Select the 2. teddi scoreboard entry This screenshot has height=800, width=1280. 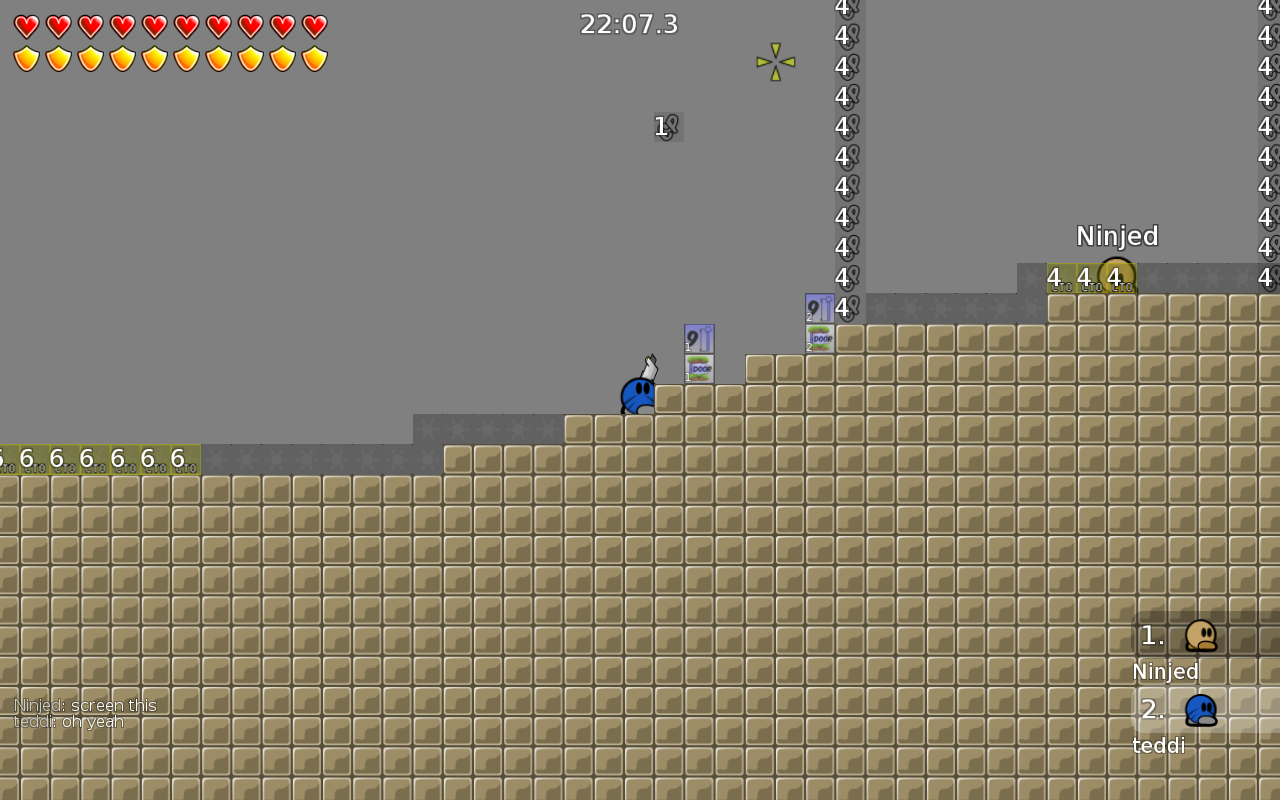click(1160, 725)
